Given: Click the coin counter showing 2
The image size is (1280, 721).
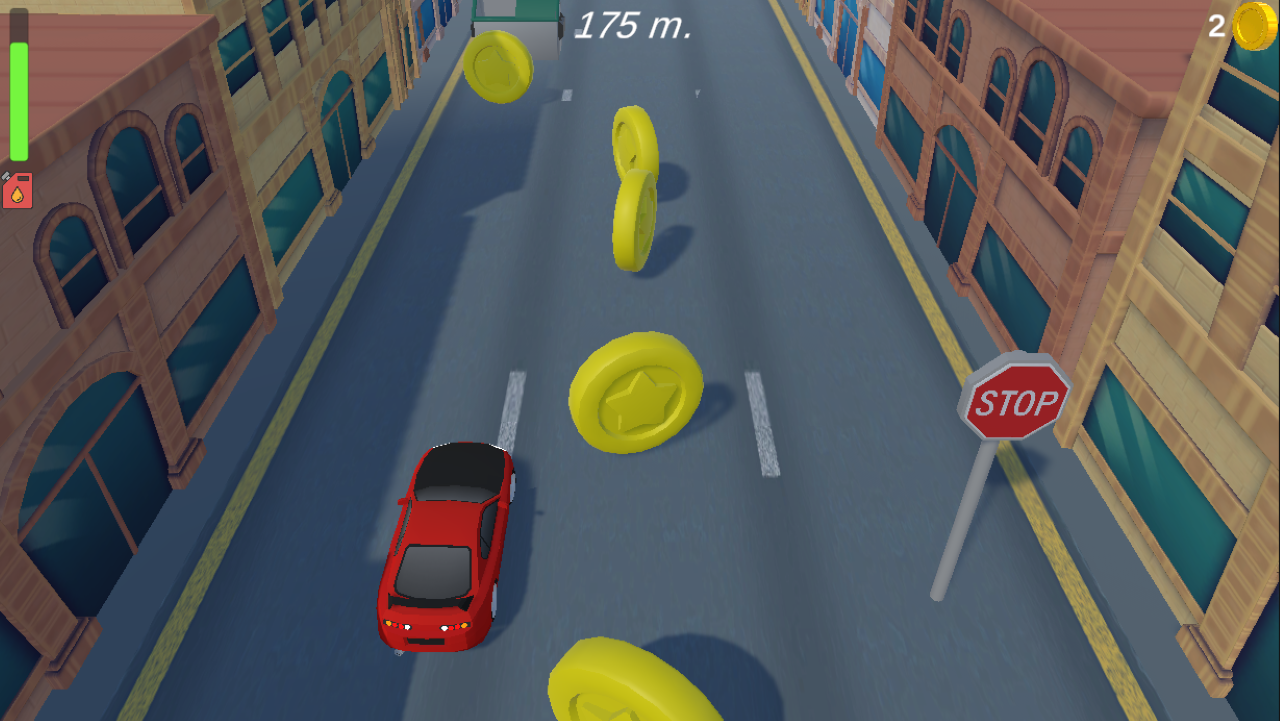Looking at the screenshot, I should (x=1215, y=28).
